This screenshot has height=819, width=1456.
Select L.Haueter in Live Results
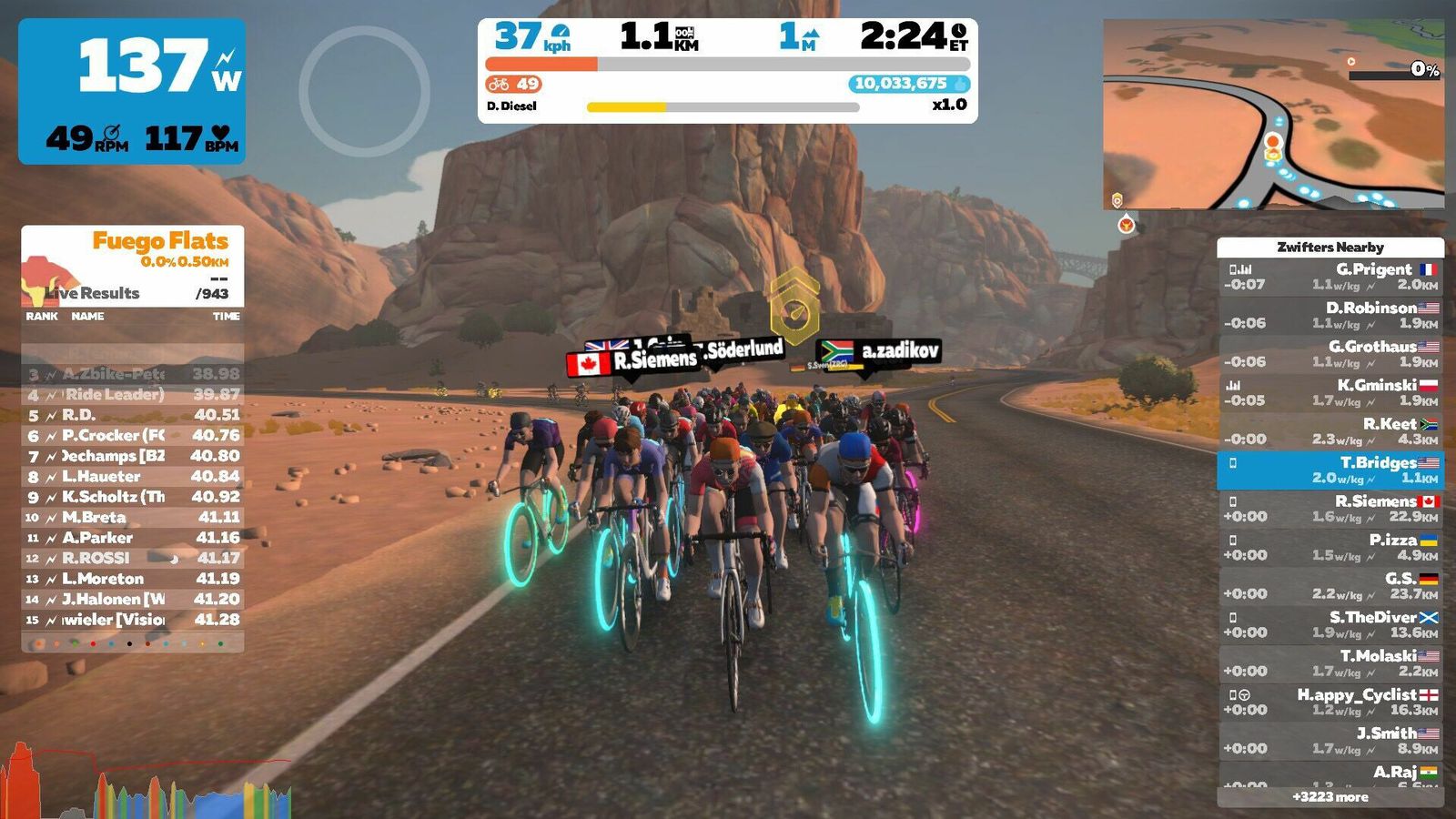(x=133, y=476)
